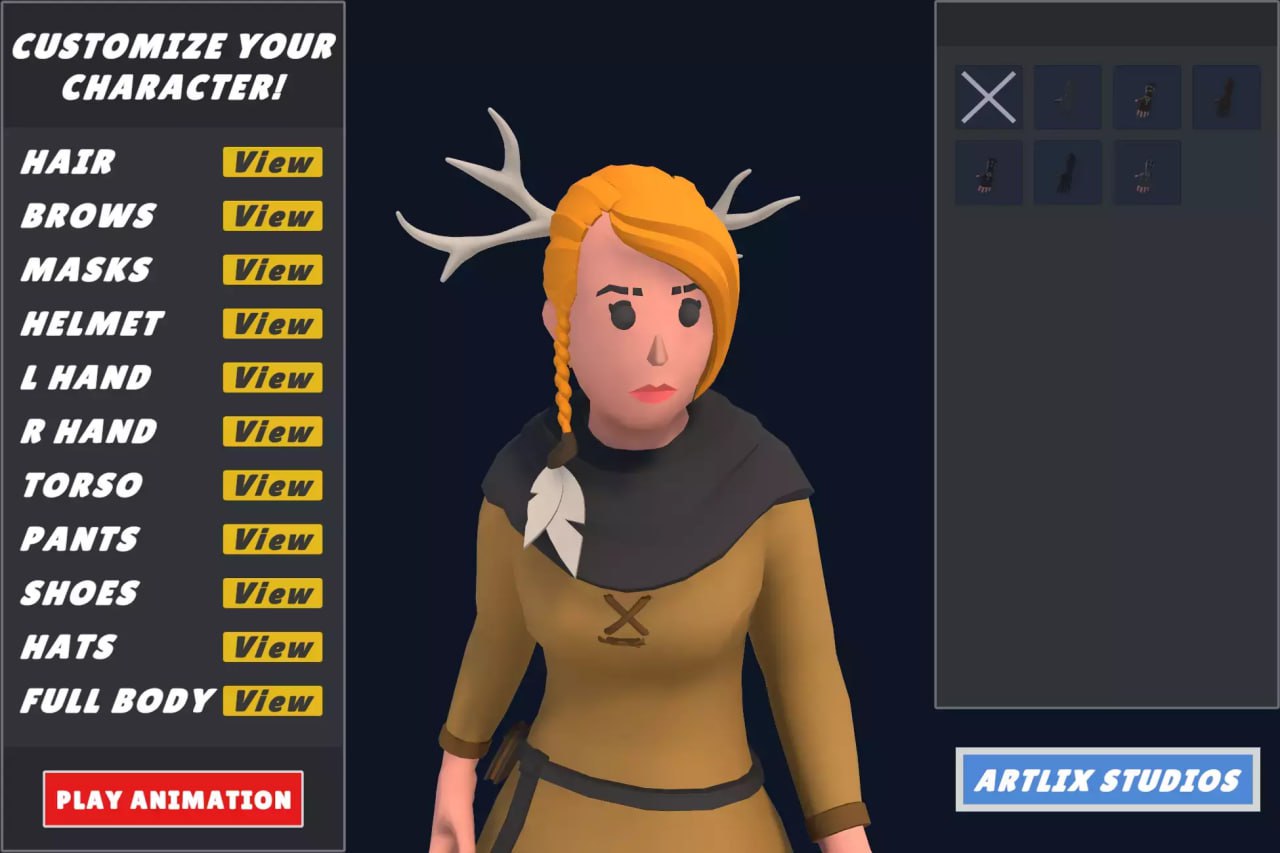Viewport: 1280px width, 853px height.
Task: Open the Torso selection
Action: (x=271, y=486)
